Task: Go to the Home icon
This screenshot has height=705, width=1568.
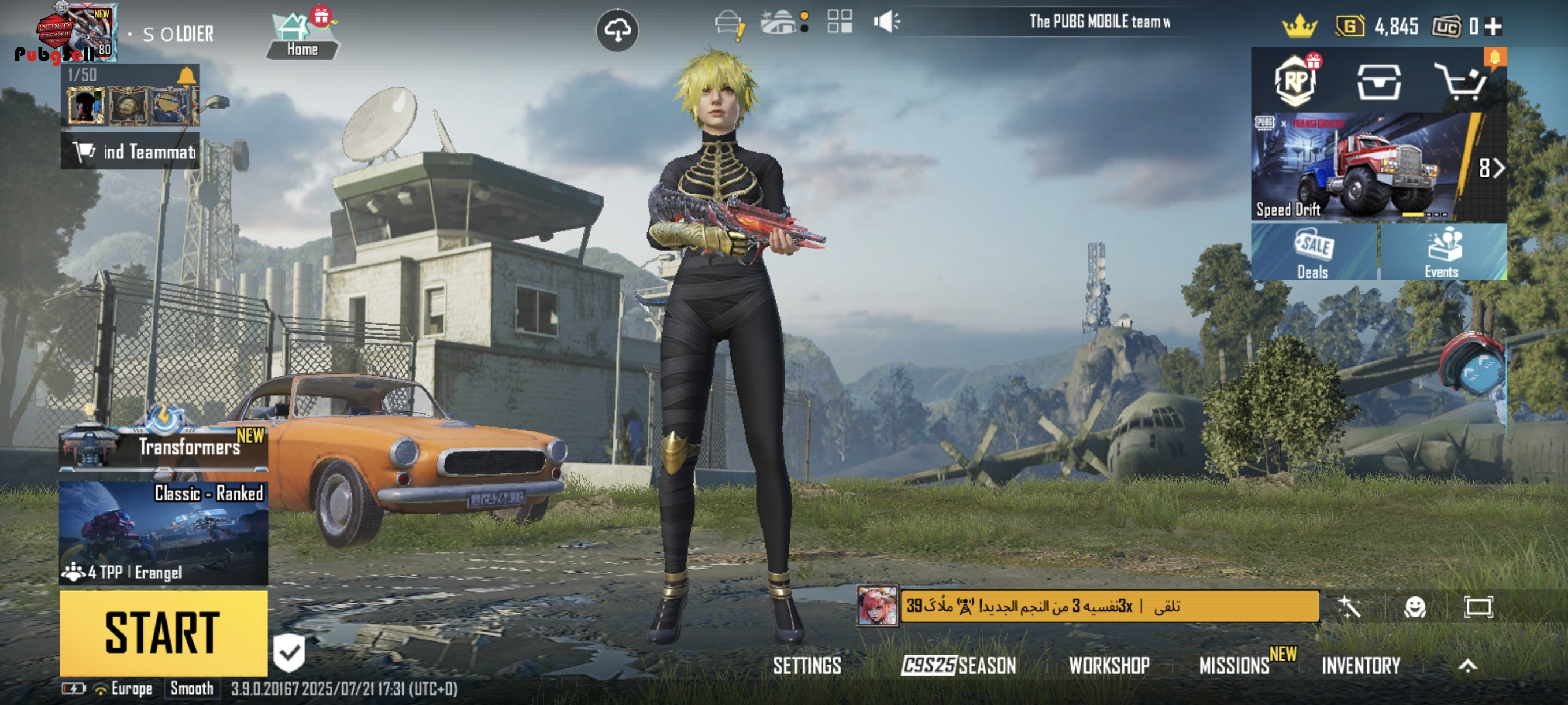Action: click(x=302, y=35)
